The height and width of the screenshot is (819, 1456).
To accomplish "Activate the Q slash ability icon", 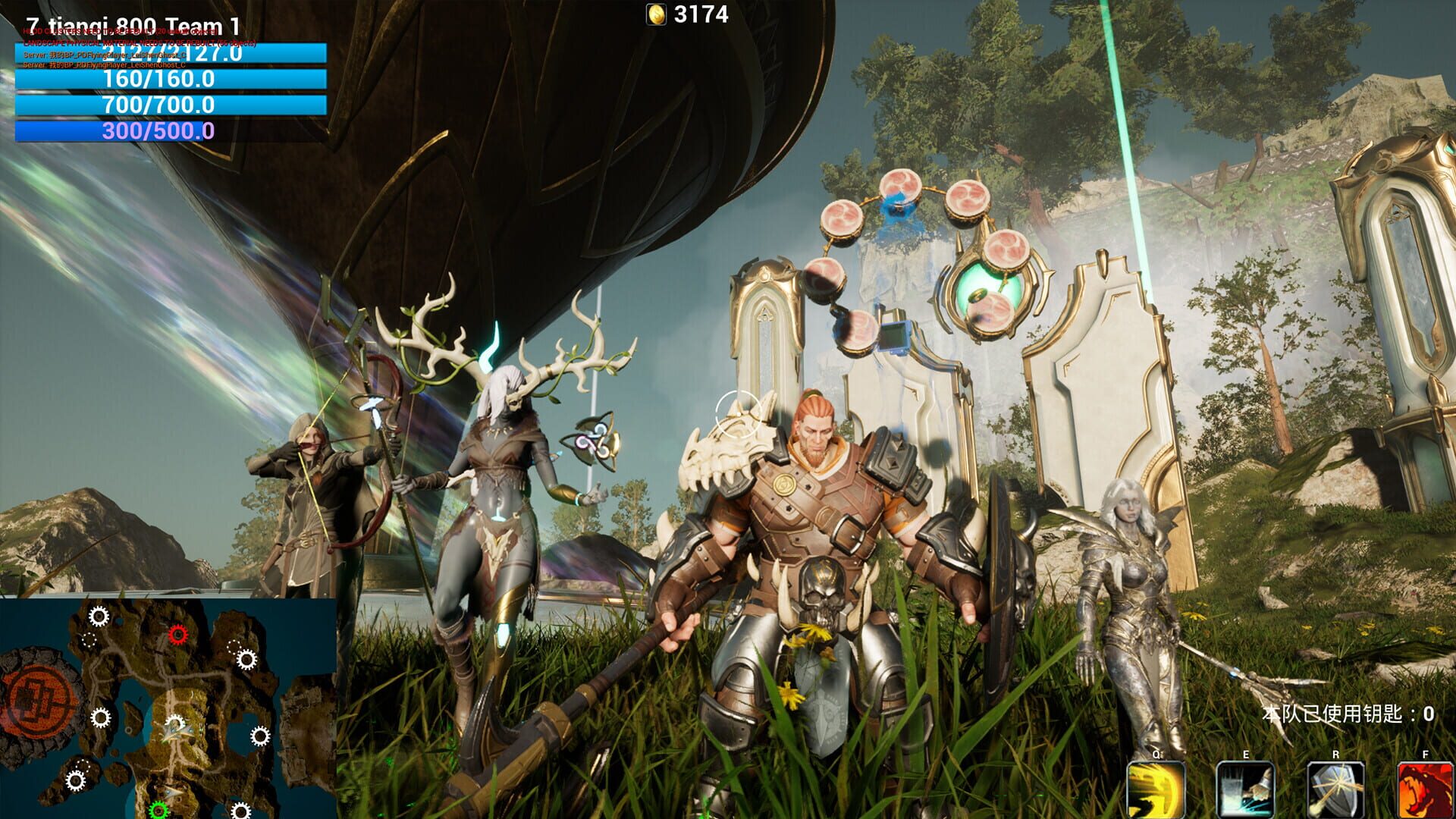I will [1156, 789].
